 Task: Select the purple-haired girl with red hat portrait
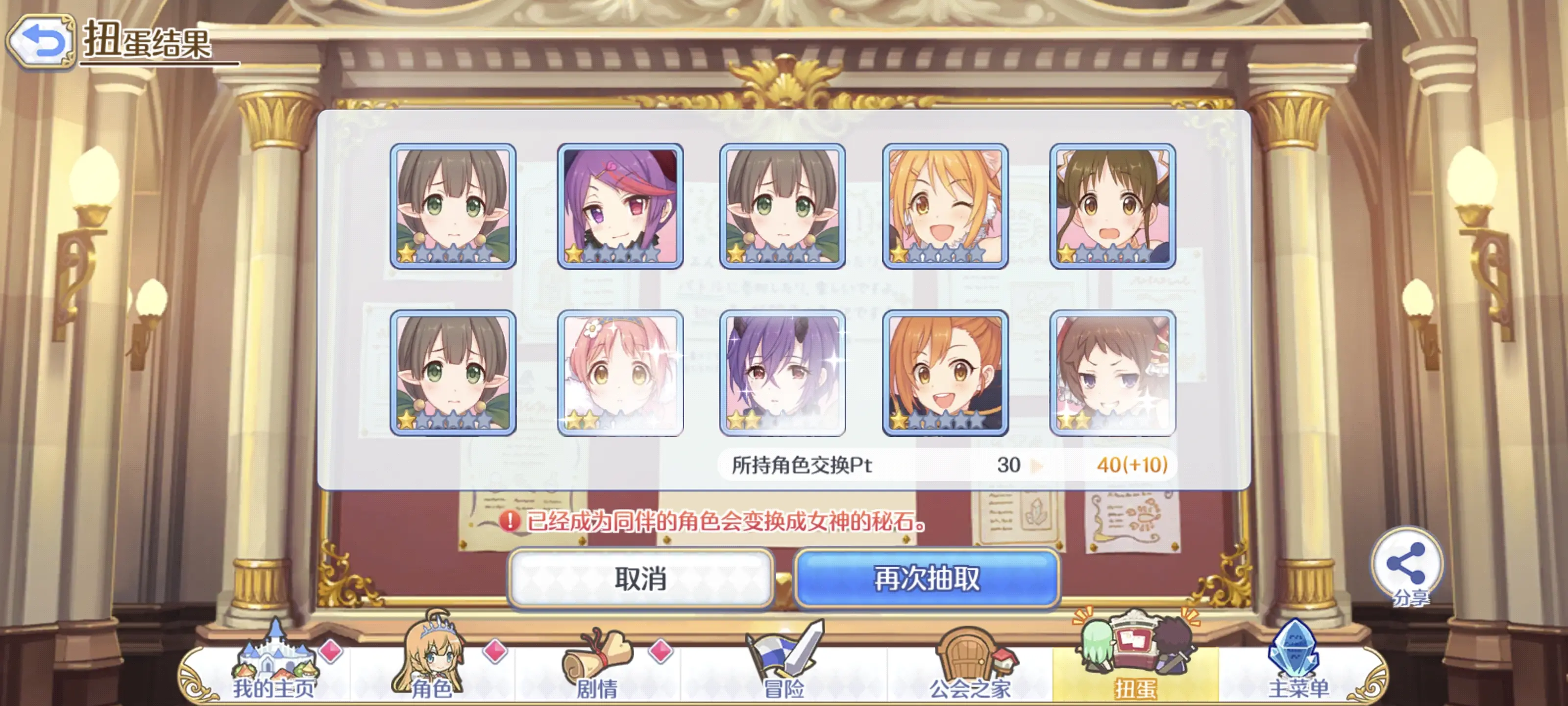(x=620, y=206)
